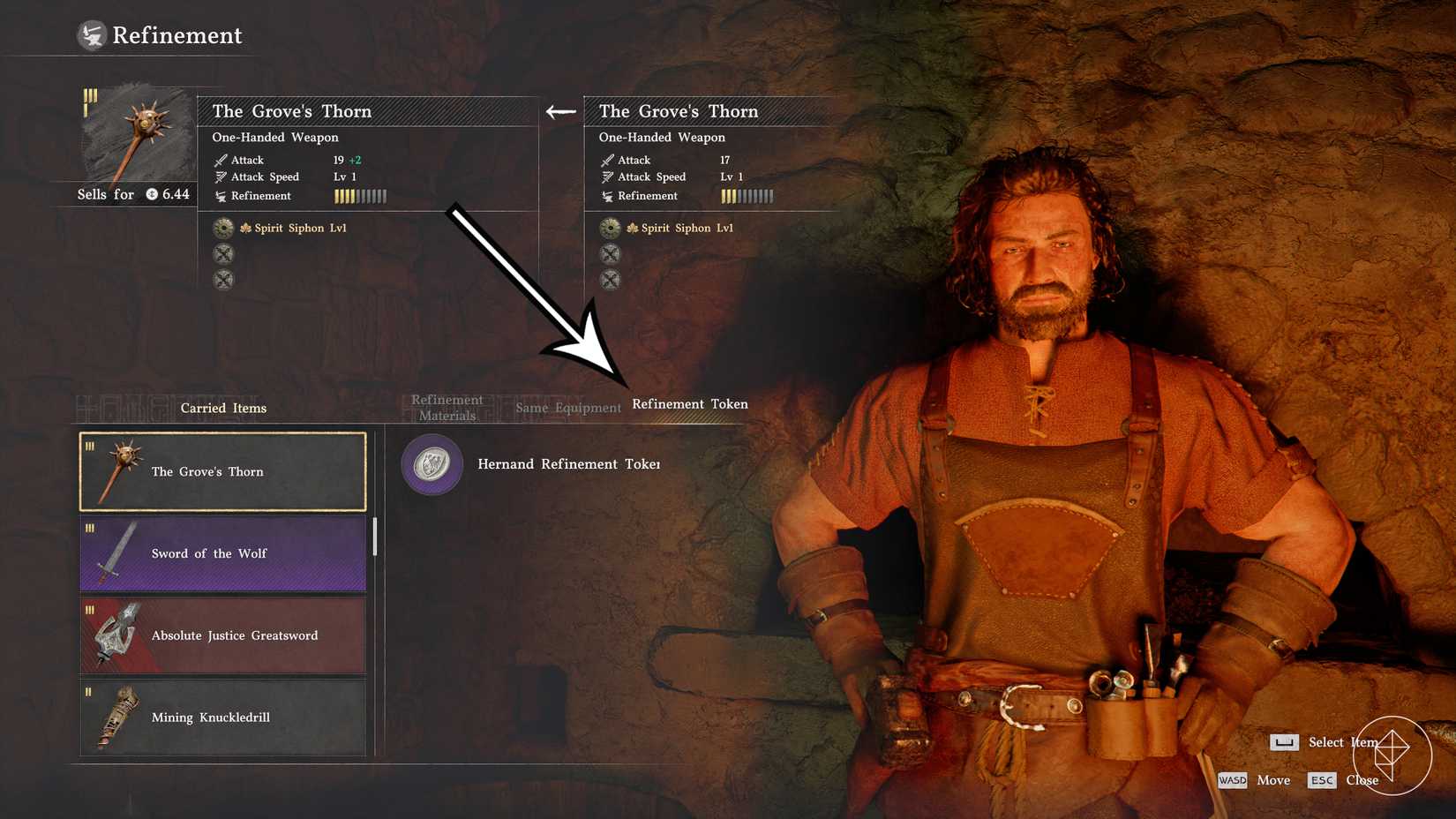Click the diamond navigation icon at bottom right

(x=1393, y=755)
